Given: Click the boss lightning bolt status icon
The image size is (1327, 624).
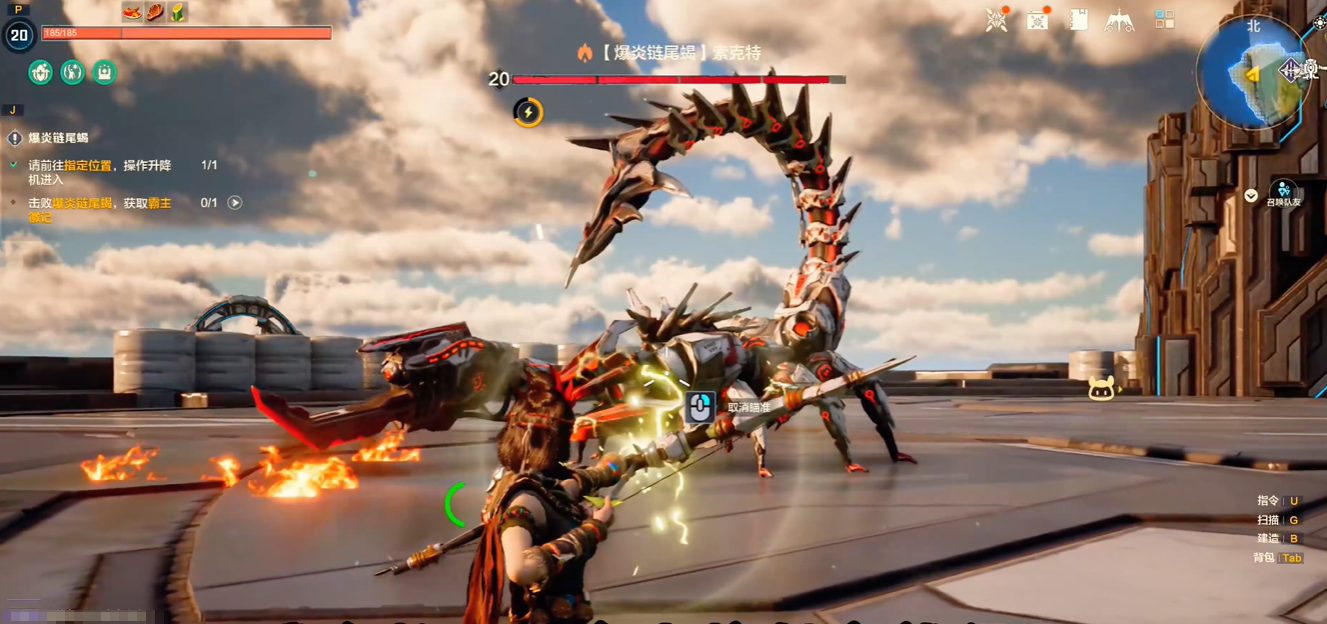Looking at the screenshot, I should [528, 112].
